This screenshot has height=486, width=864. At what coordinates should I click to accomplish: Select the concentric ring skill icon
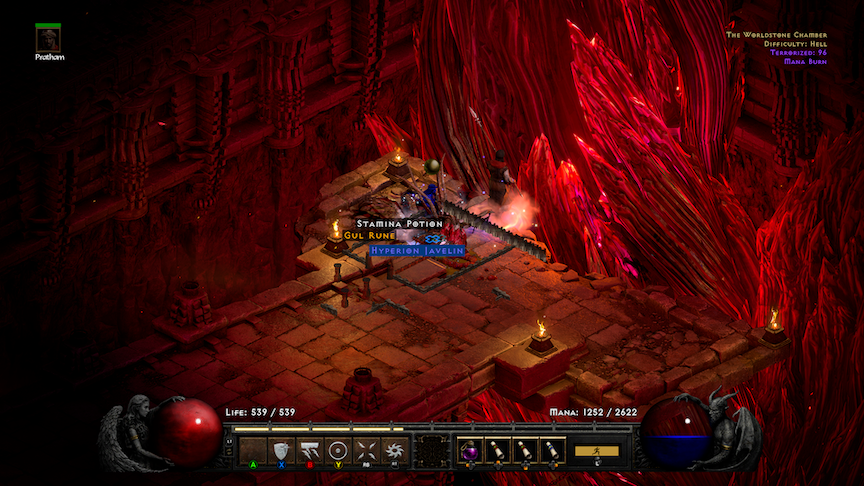(x=337, y=451)
